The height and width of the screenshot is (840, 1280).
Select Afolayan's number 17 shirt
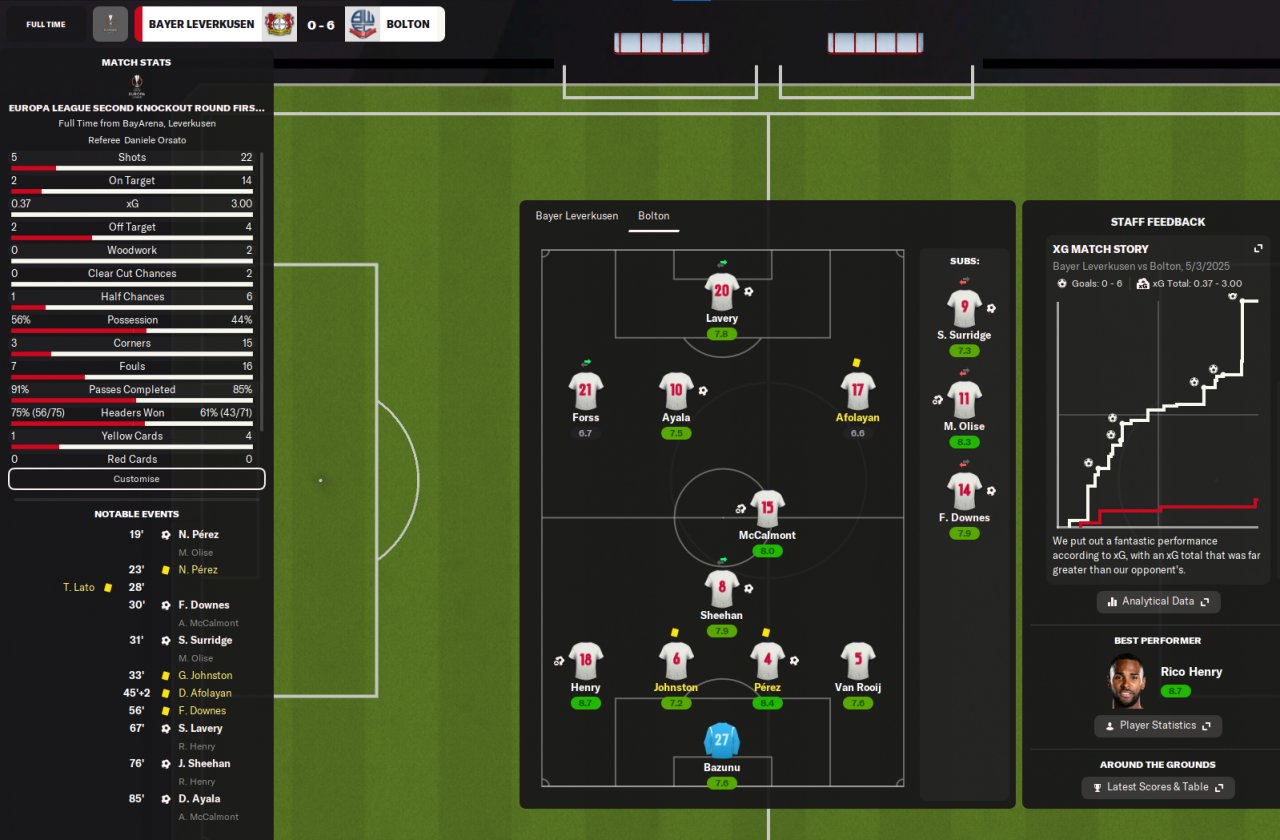[x=858, y=392]
